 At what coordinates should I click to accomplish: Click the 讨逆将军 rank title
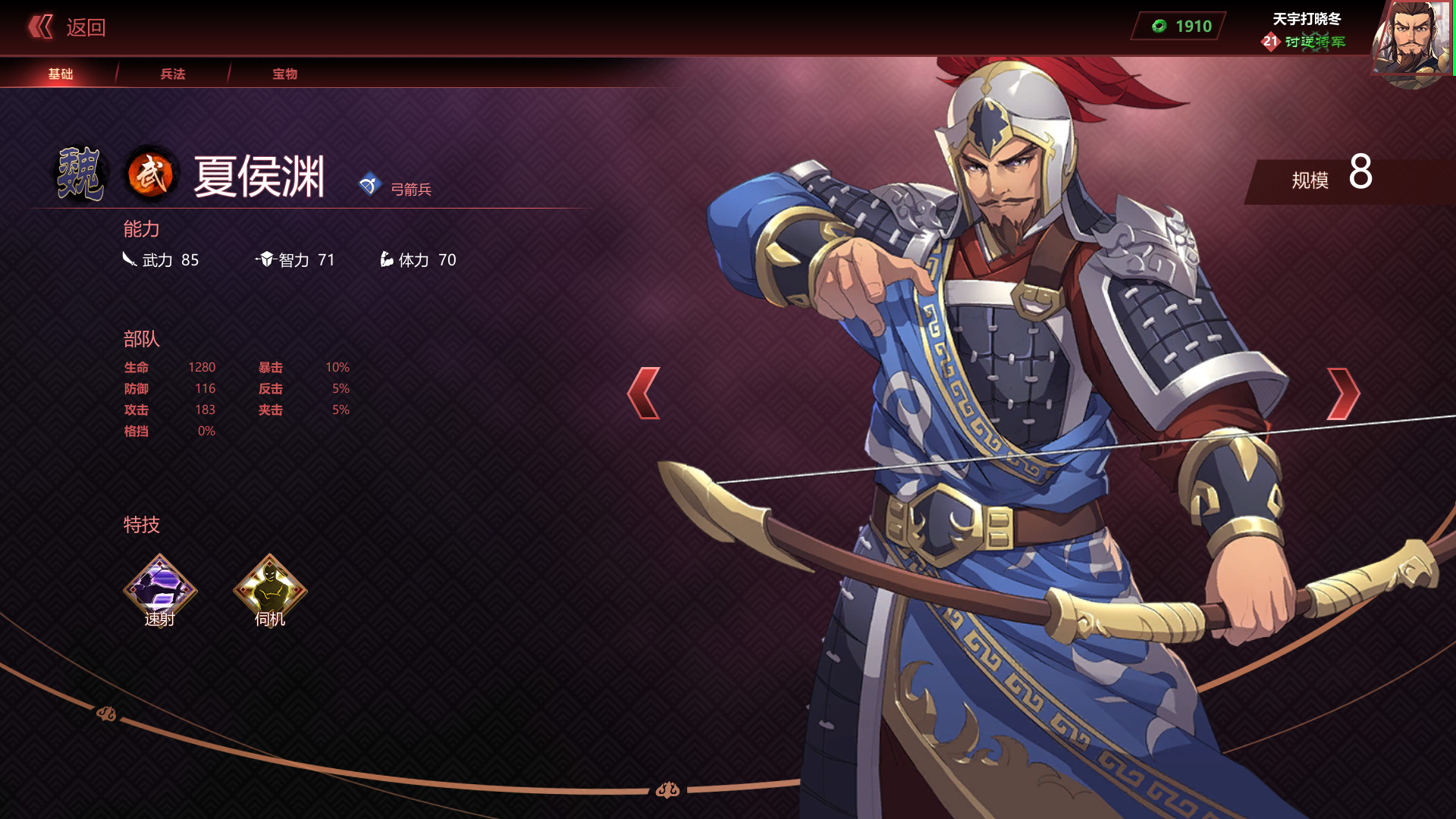(x=1313, y=45)
